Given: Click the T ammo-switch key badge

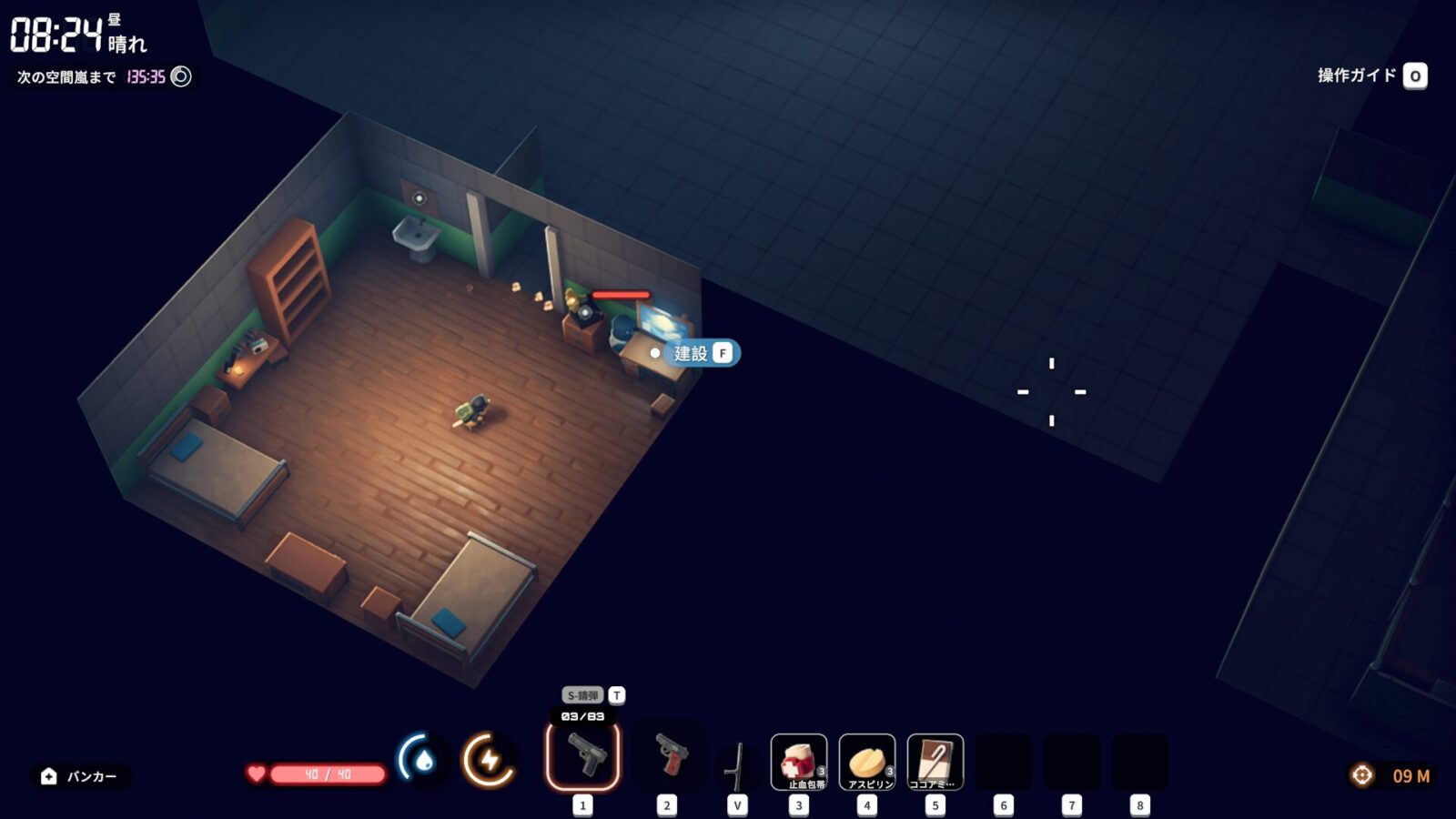Looking at the screenshot, I should tap(615, 693).
